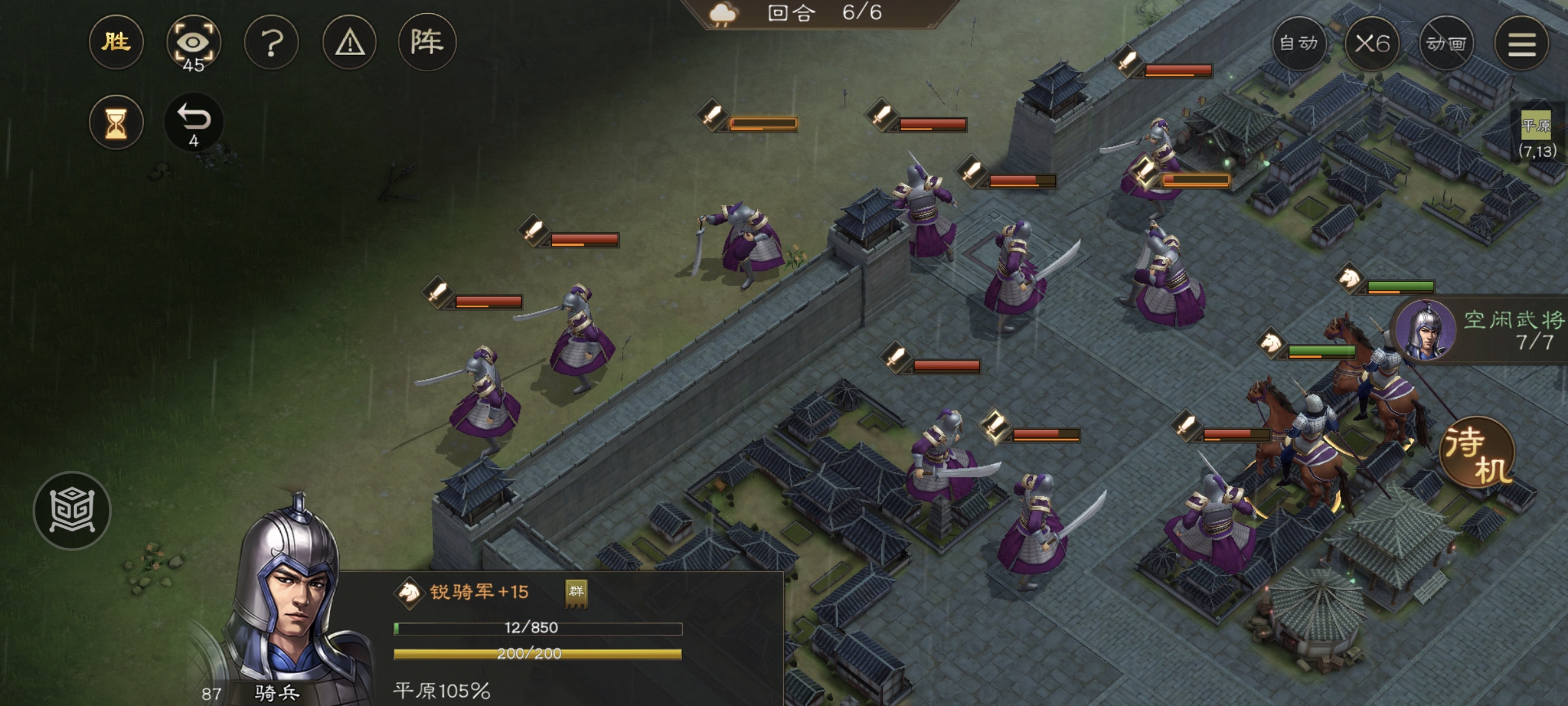Open the question mark help button

click(271, 44)
